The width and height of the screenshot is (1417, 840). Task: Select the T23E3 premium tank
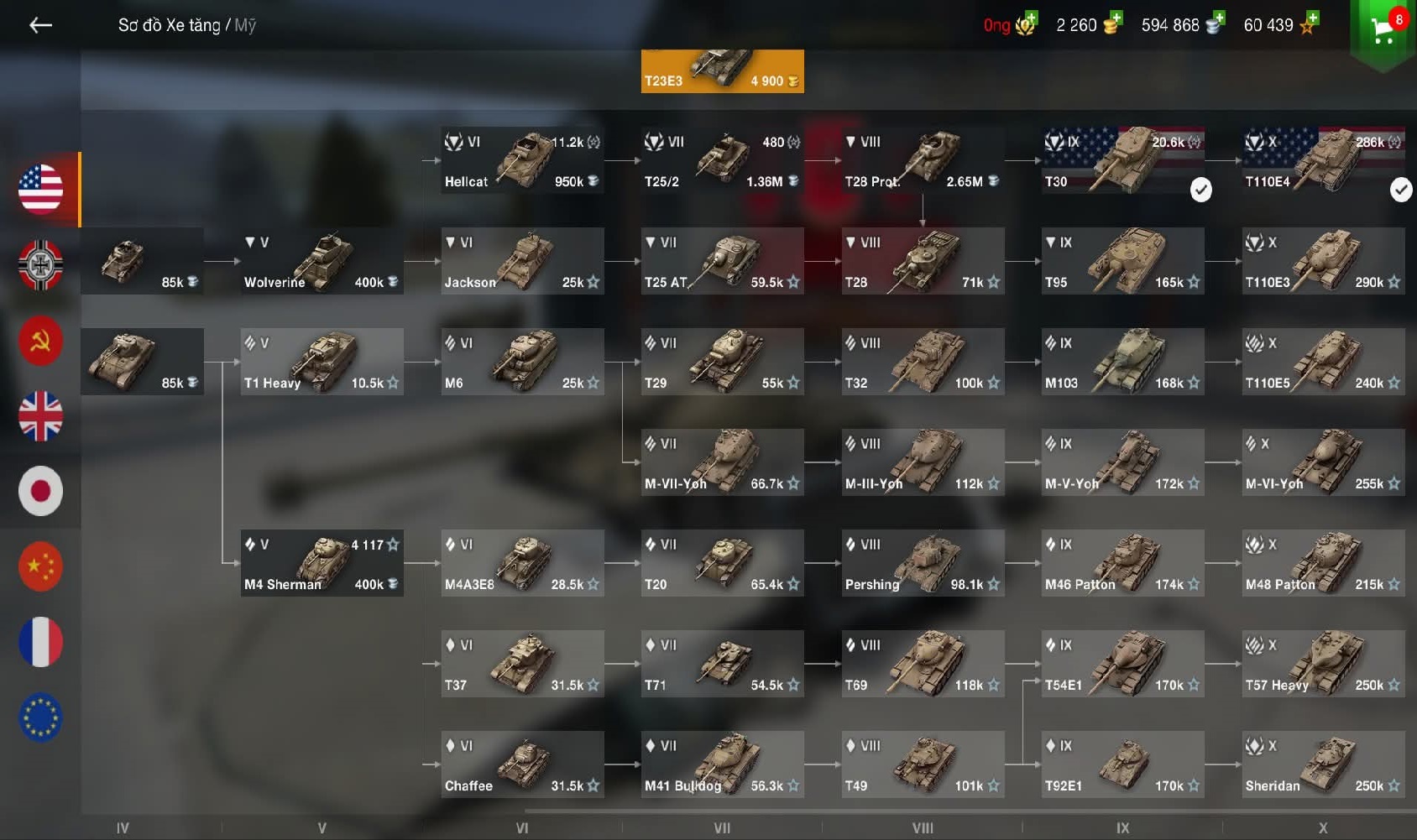click(722, 70)
